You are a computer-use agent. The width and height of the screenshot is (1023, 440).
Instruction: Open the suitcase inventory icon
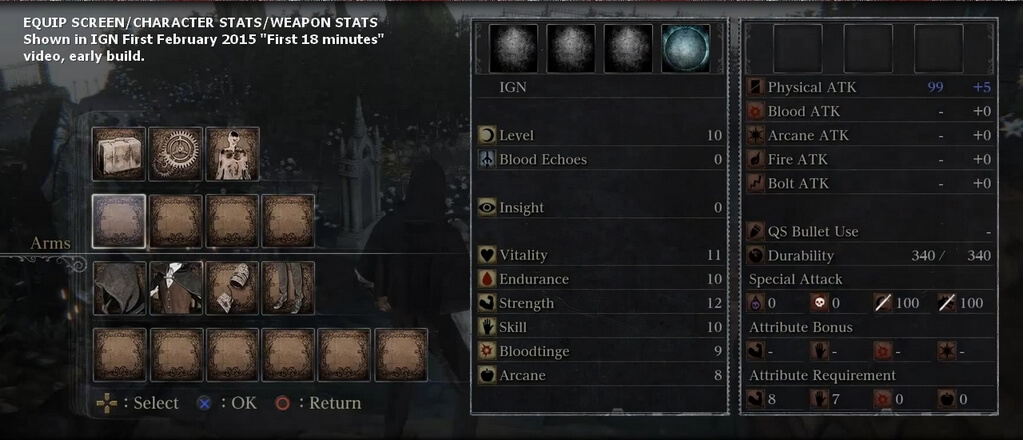tap(119, 153)
